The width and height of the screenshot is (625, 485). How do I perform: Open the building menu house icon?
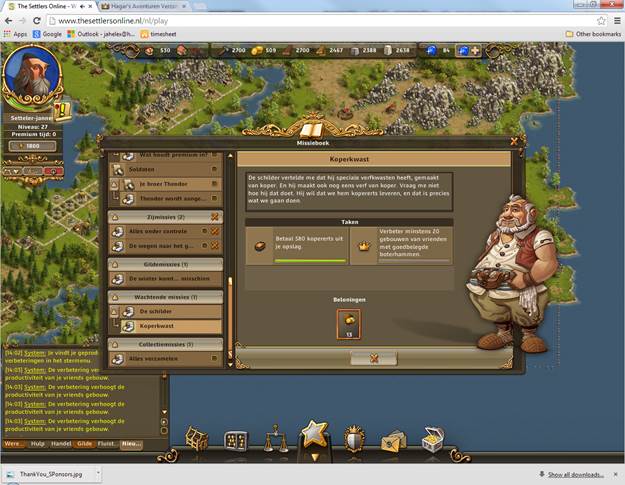[196, 439]
